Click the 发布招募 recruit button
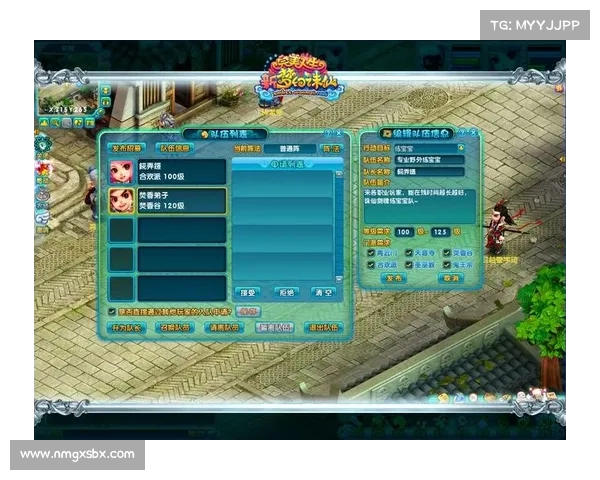Viewport: 600px width, 480px height. click(127, 148)
